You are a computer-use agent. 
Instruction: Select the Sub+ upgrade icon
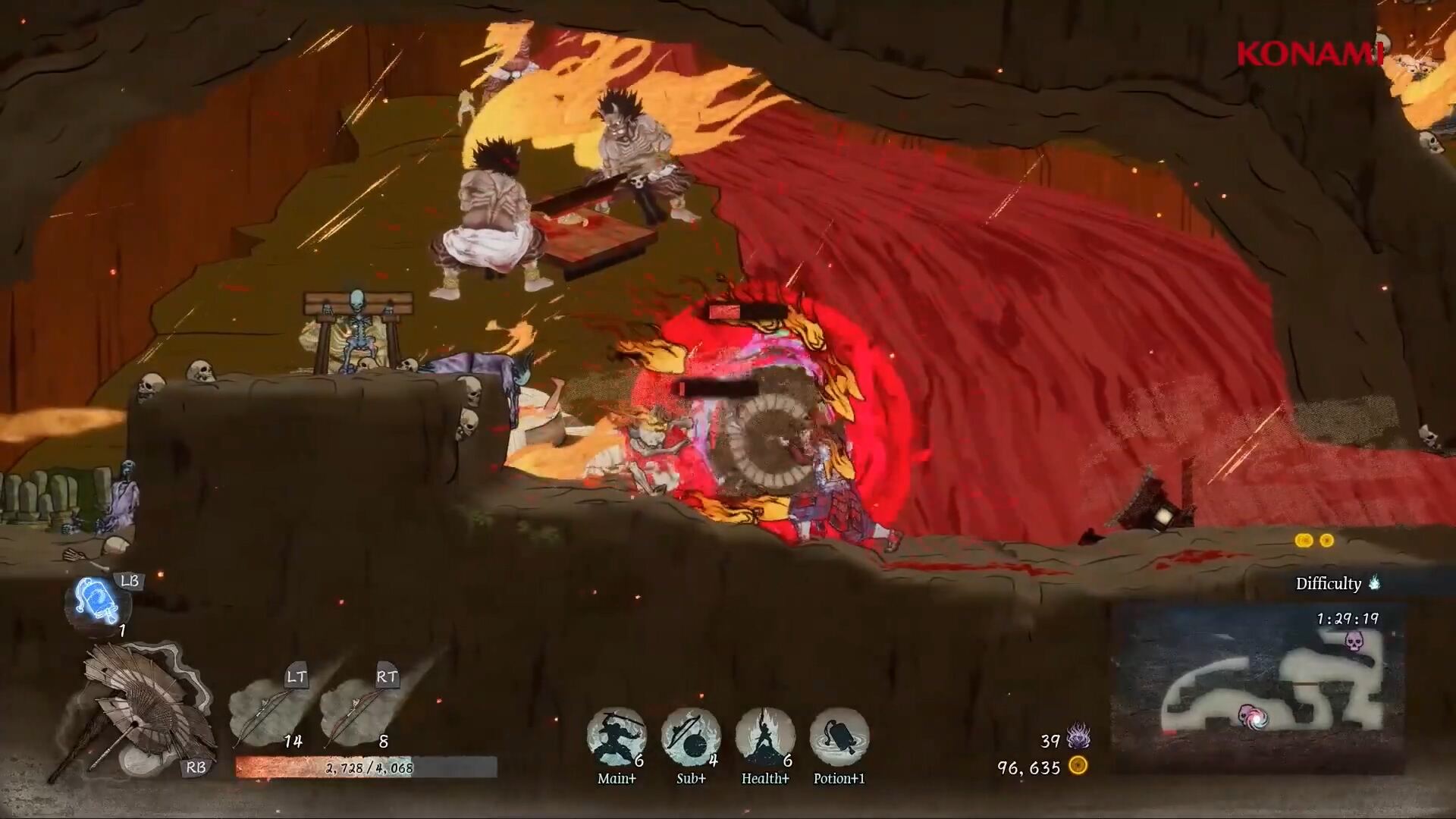tap(690, 737)
